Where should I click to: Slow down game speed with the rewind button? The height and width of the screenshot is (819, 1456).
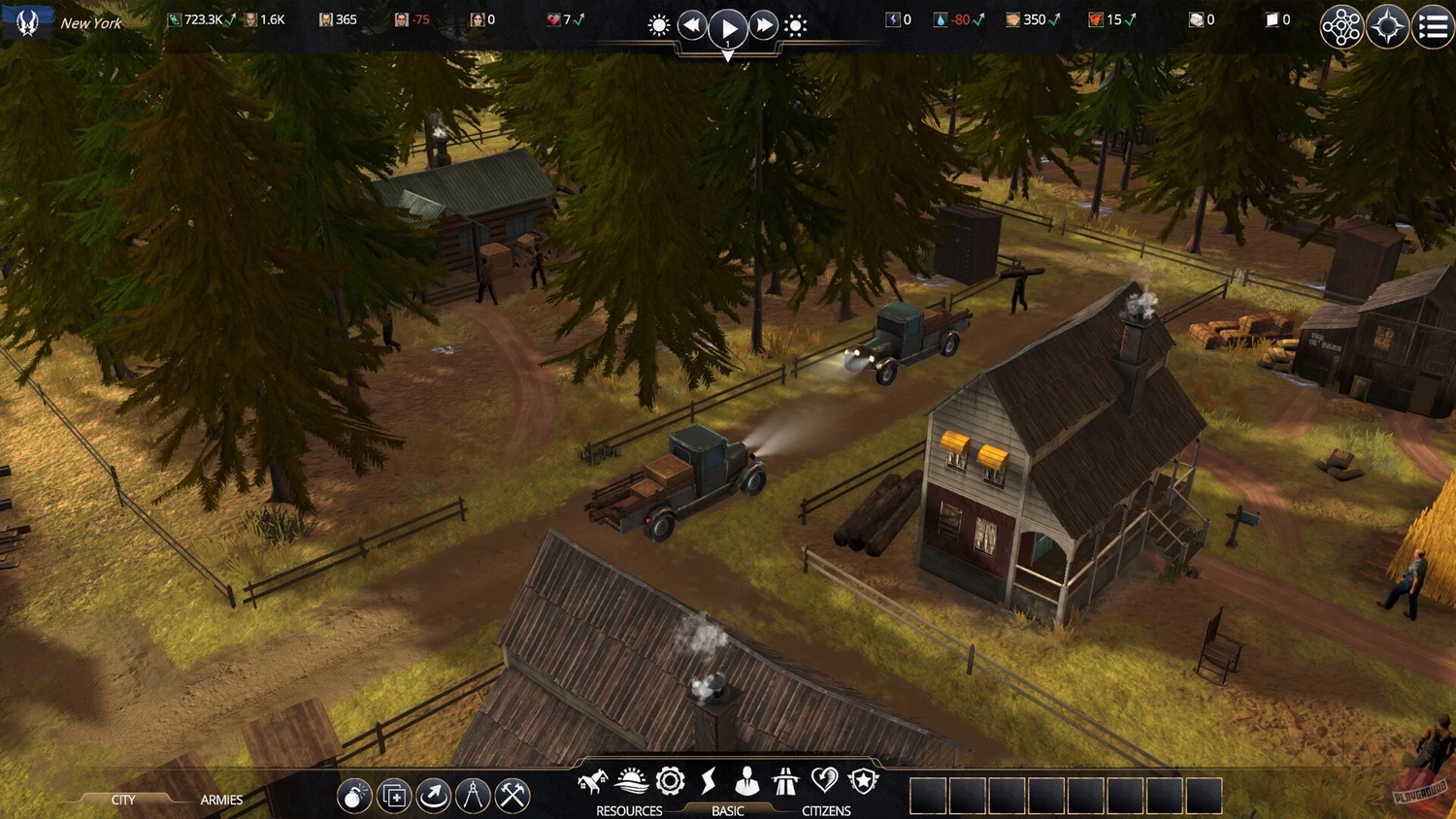[x=691, y=25]
